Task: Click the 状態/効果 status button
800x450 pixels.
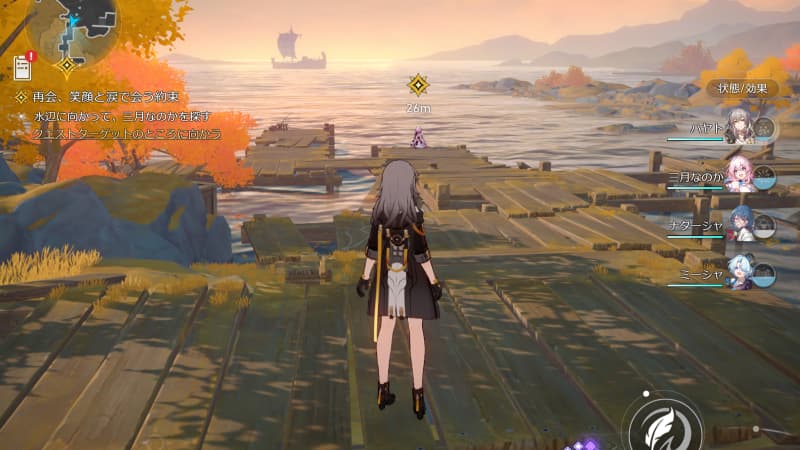Action: [x=740, y=88]
